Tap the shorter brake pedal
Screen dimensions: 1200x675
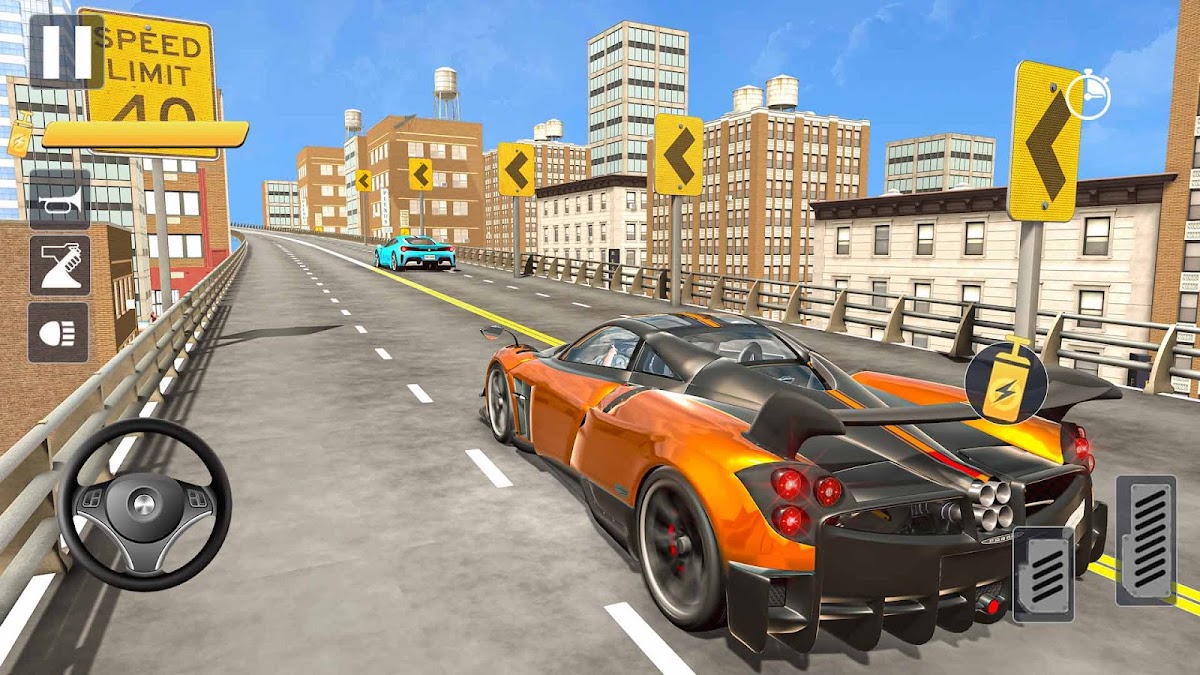click(x=1043, y=572)
